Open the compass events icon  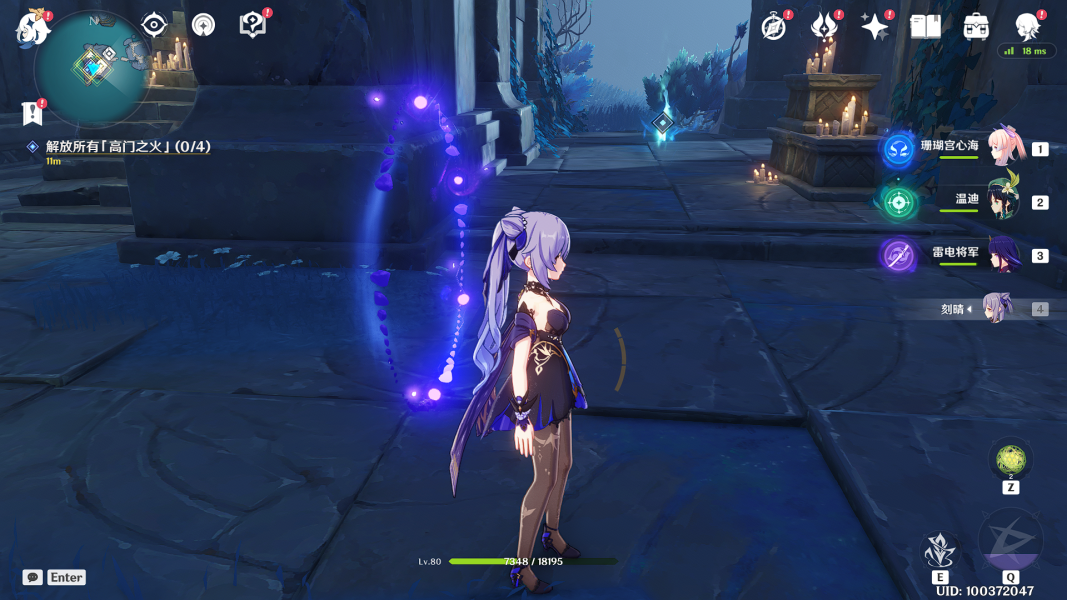pyautogui.click(x=774, y=27)
